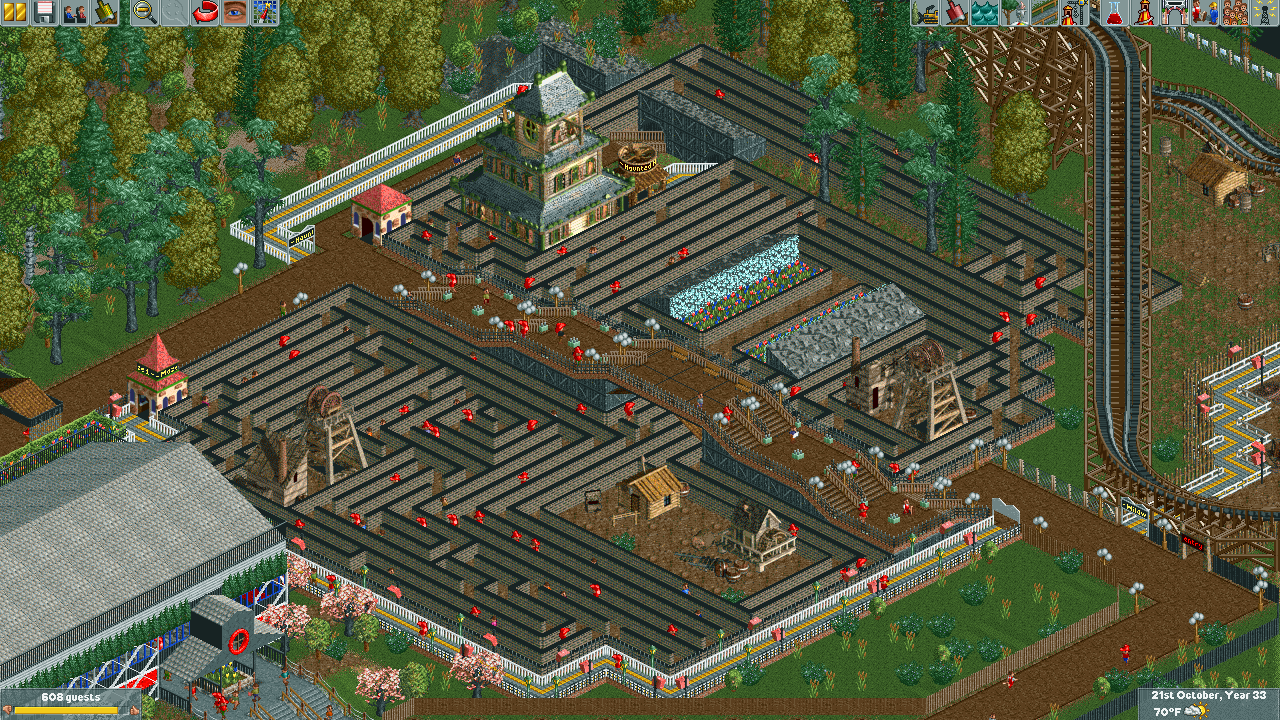Screen dimensions: 1280x720
Task: Open the staff management window
Action: [1203, 12]
